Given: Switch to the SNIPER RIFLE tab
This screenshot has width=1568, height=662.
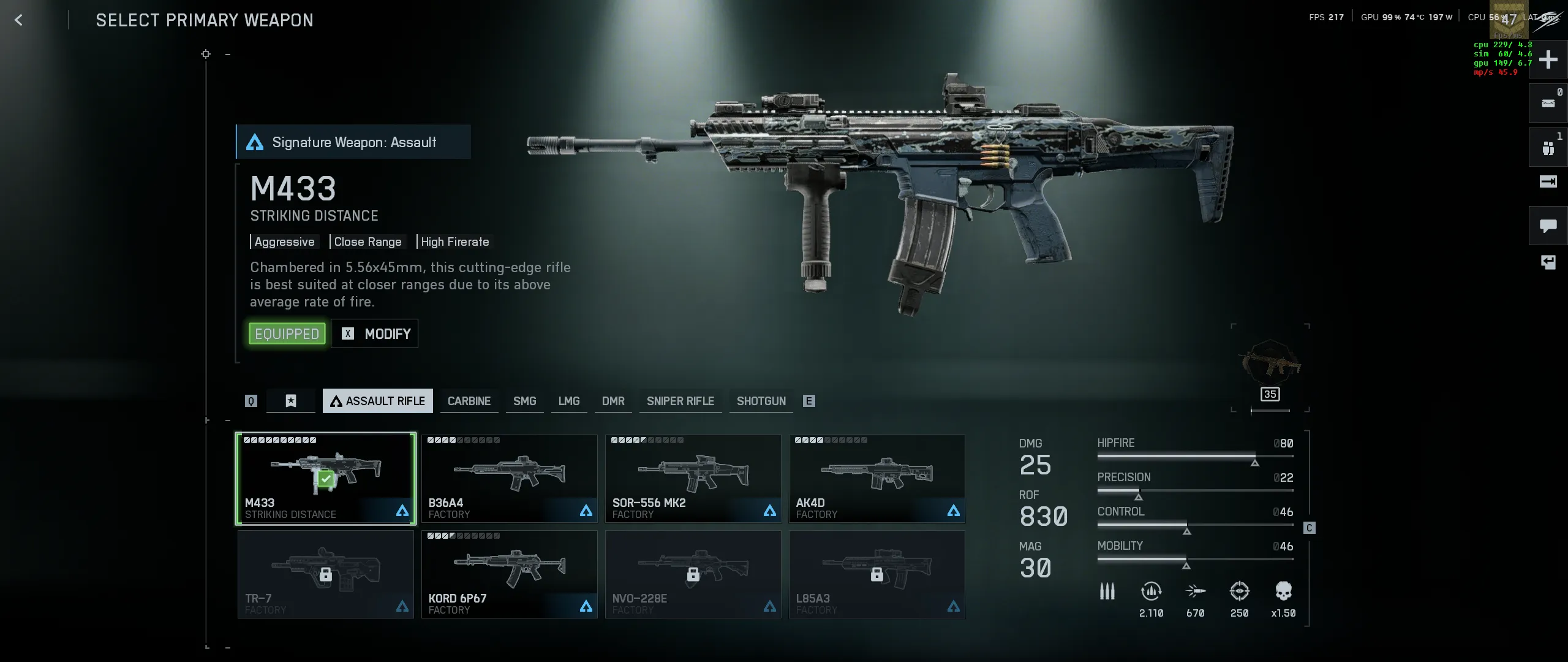Looking at the screenshot, I should pyautogui.click(x=680, y=401).
